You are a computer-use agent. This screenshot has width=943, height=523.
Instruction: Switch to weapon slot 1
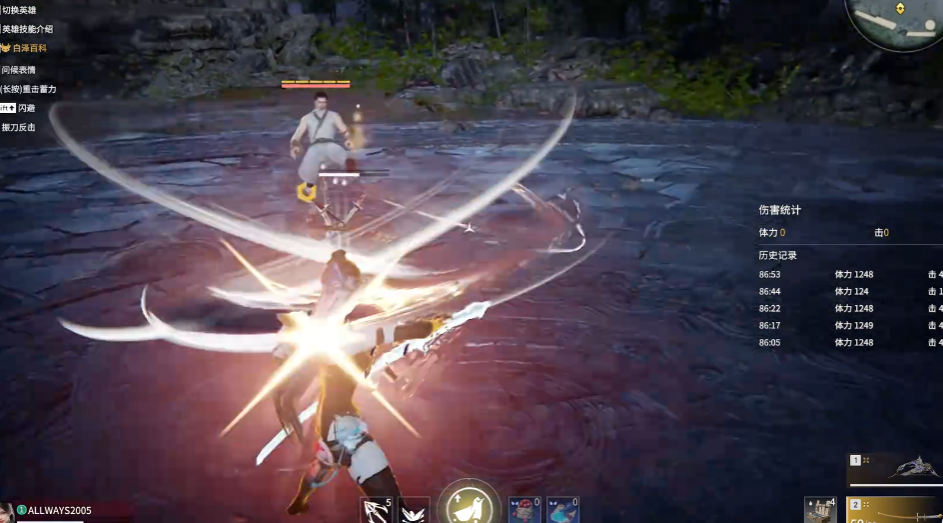pos(895,468)
